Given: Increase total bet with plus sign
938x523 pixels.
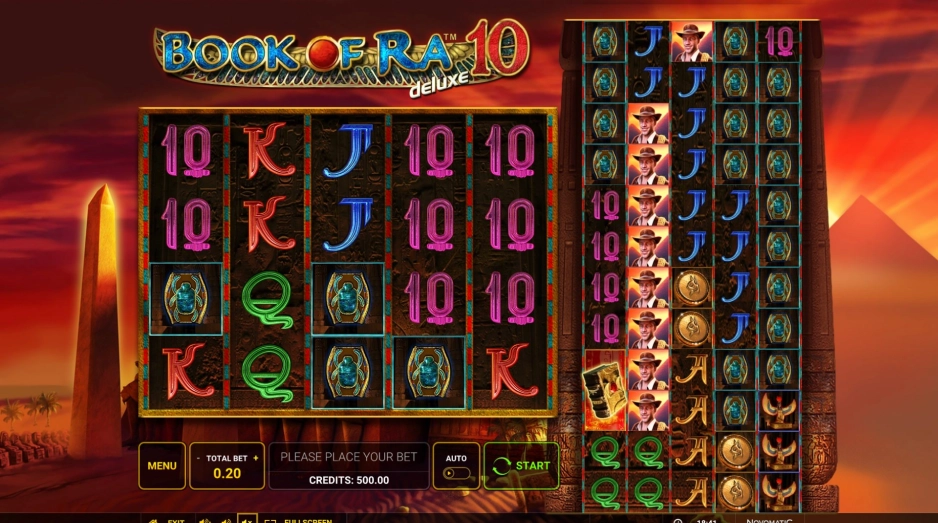Looking at the screenshot, I should click(x=256, y=458).
